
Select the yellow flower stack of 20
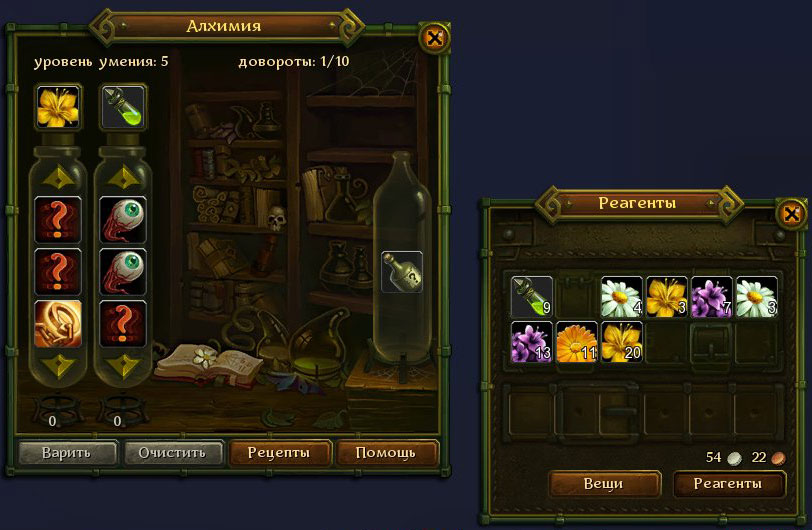click(622, 341)
